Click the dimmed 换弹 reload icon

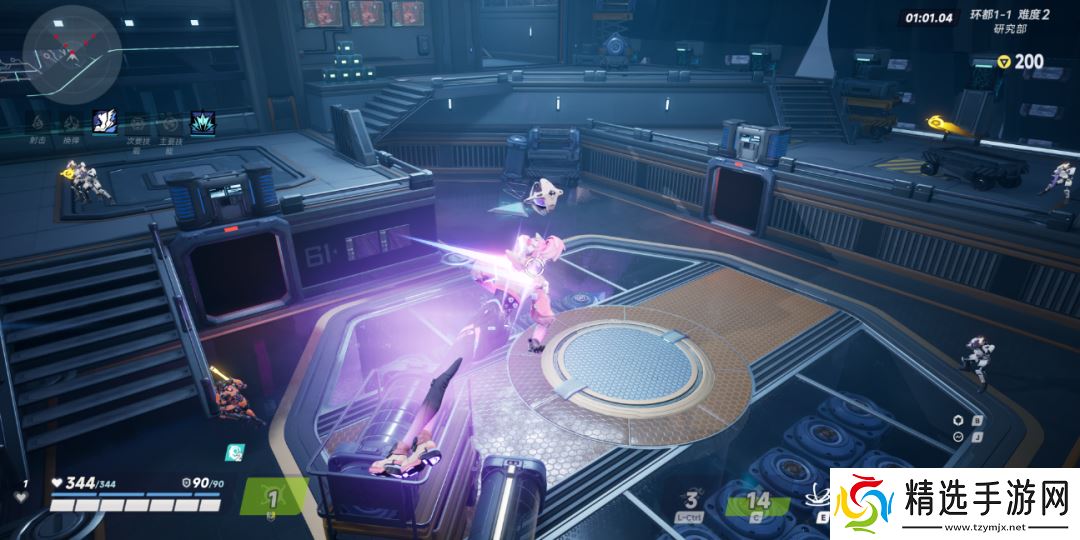(x=71, y=122)
